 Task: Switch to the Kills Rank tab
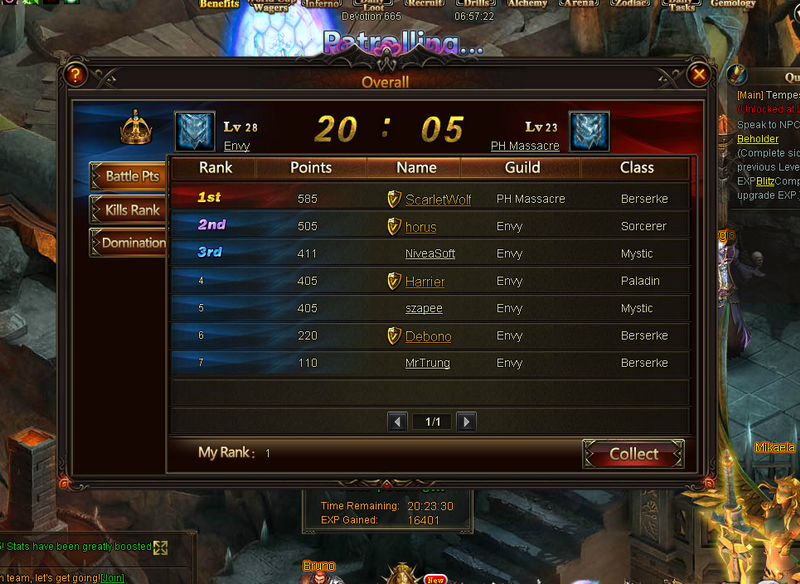(x=130, y=210)
